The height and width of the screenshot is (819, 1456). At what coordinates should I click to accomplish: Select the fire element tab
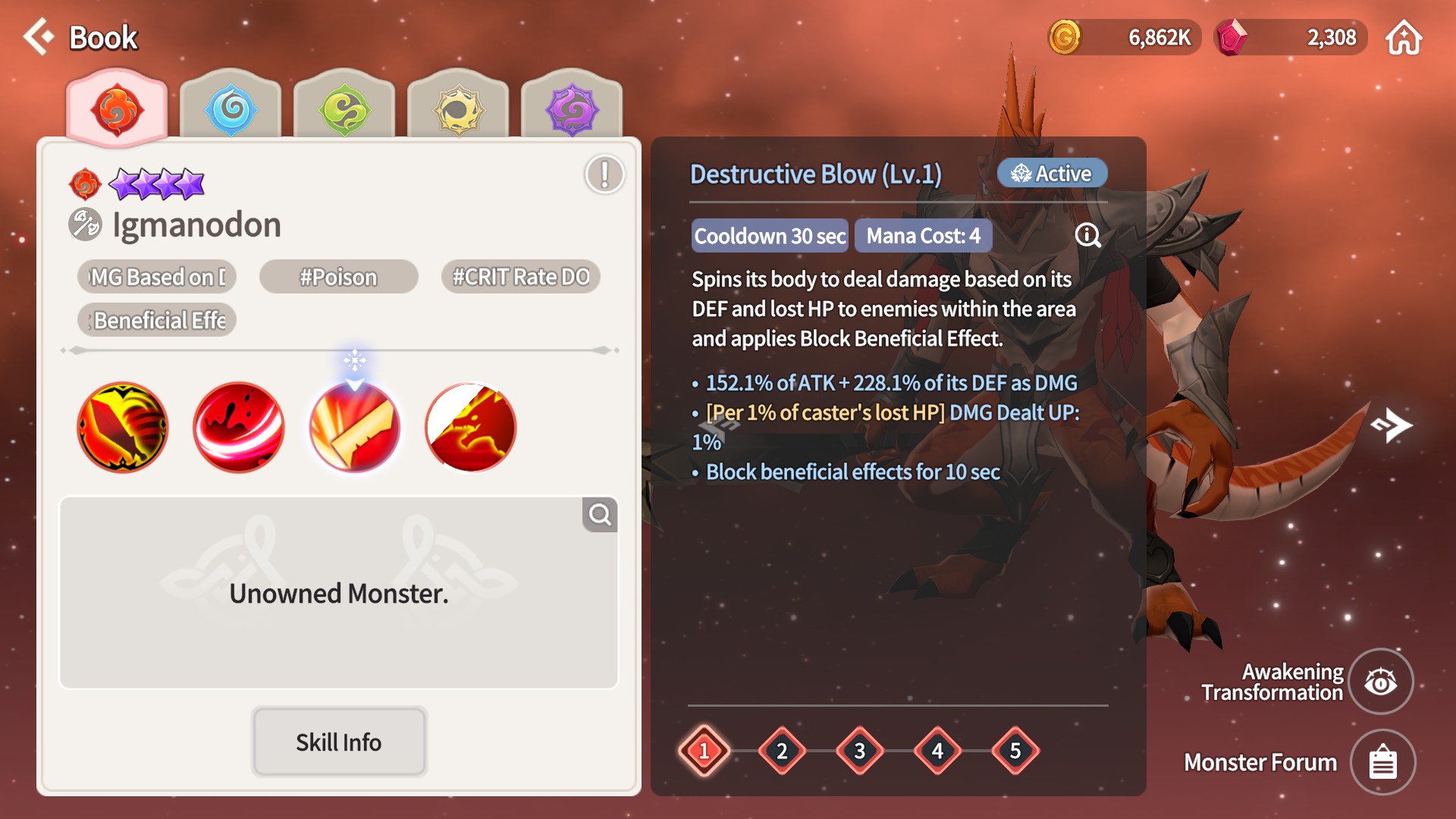click(117, 109)
